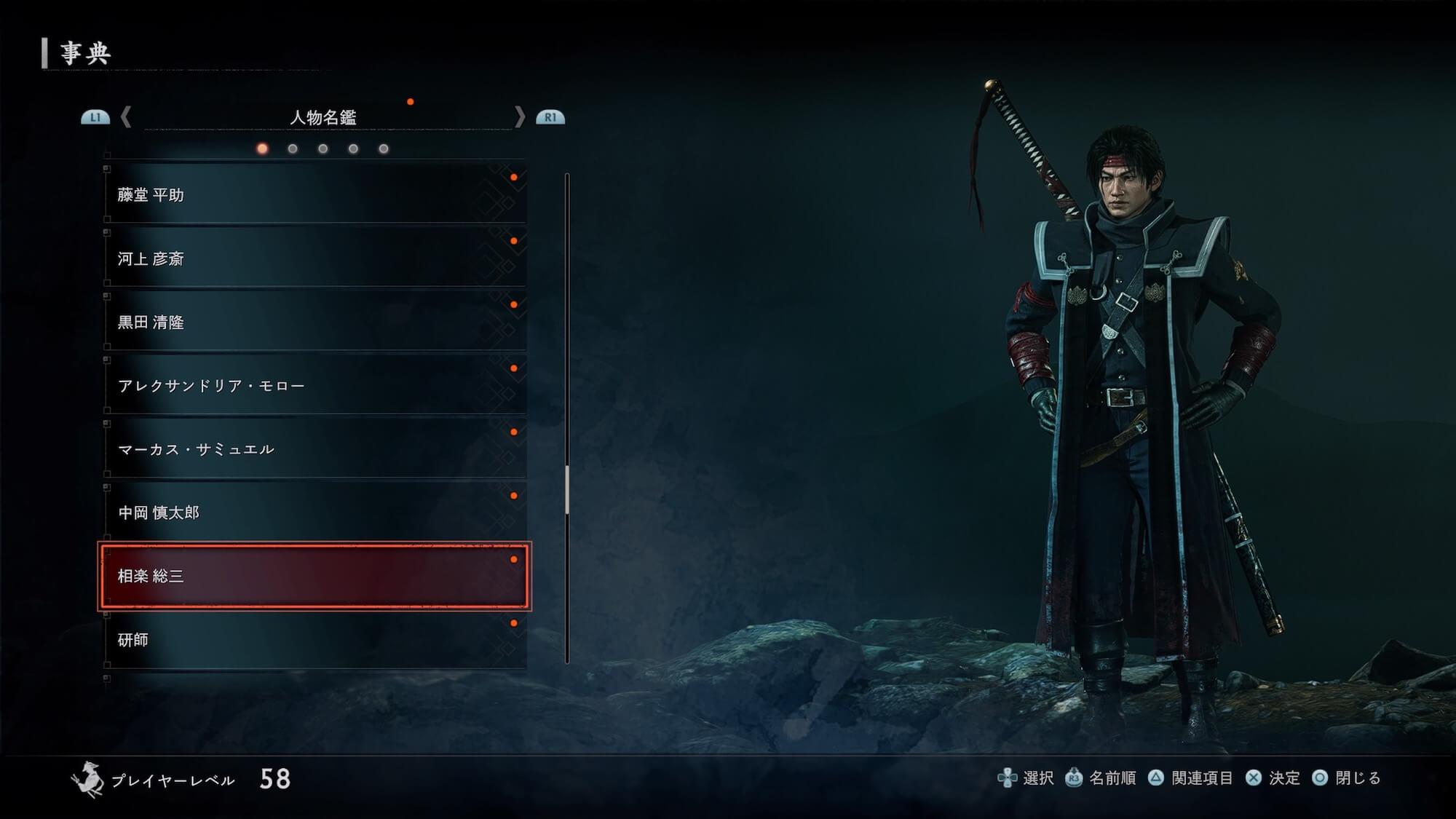Screen dimensions: 1456x819
Task: Click the list scrollbar handle
Action: 567,489
